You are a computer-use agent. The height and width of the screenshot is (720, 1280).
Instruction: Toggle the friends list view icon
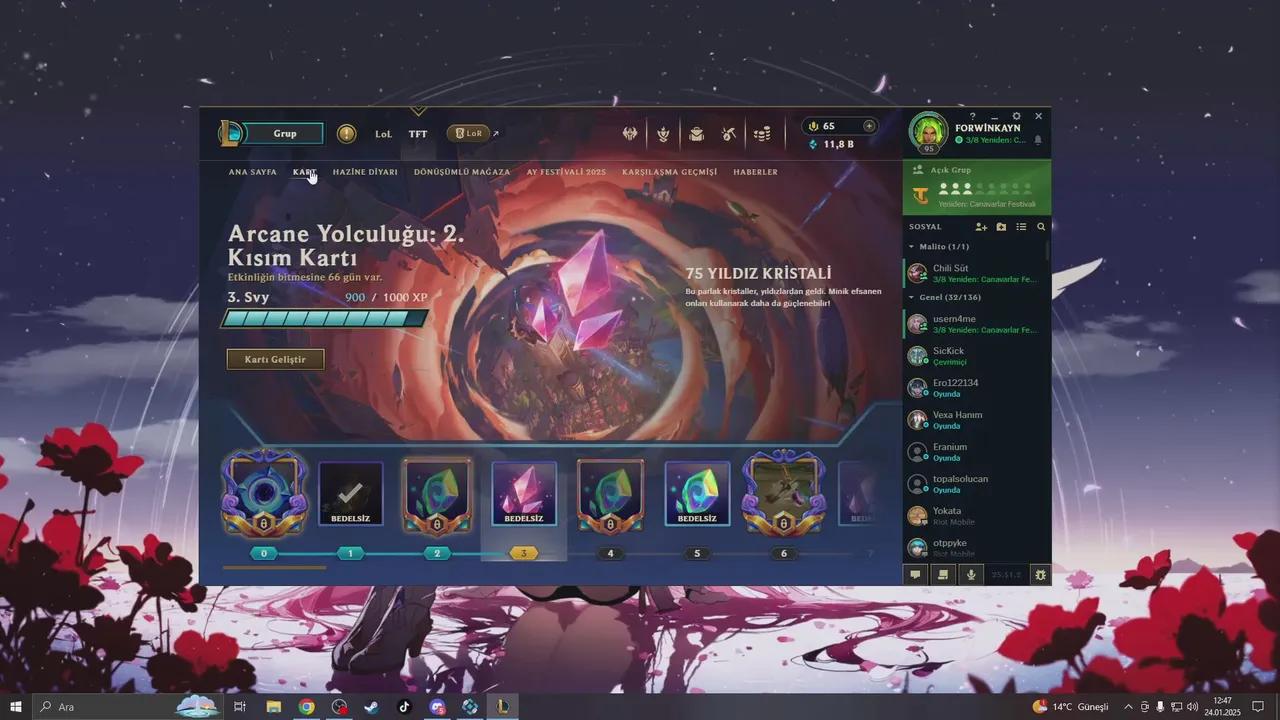pyautogui.click(x=1020, y=227)
